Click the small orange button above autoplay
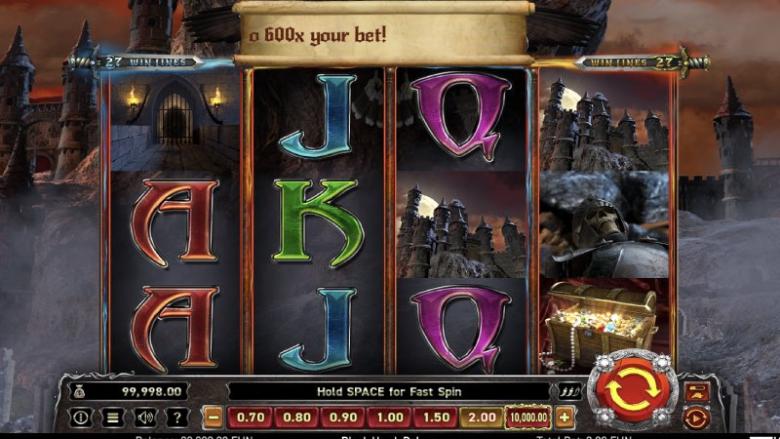 697,391
